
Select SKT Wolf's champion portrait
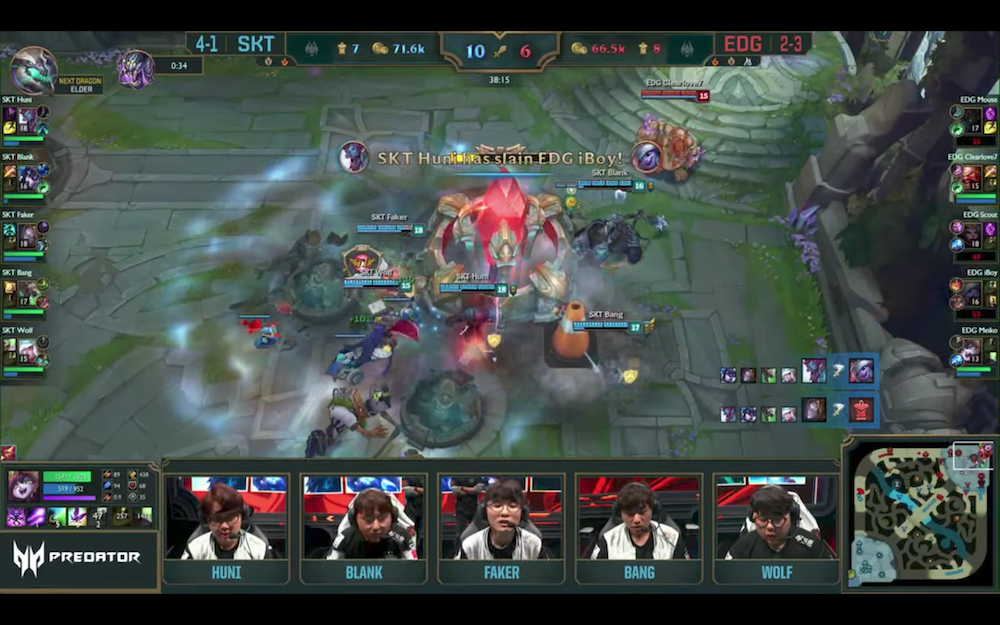click(27, 352)
